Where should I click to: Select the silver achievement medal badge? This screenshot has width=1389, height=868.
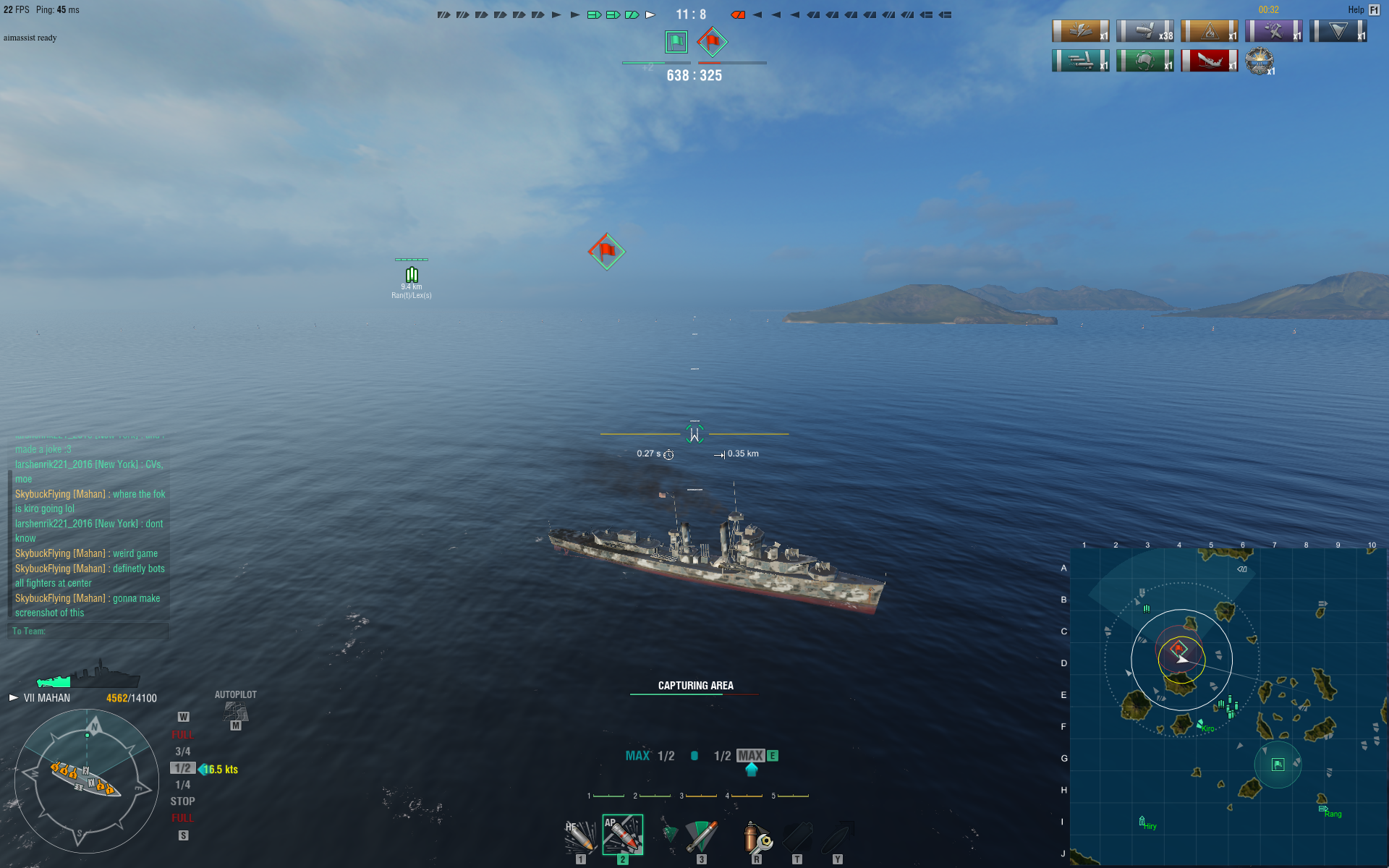point(1260,61)
